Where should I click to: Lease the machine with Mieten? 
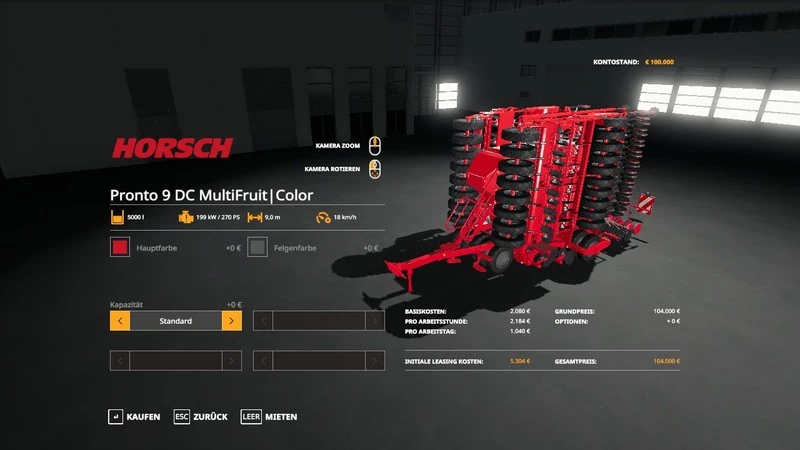click(269, 416)
